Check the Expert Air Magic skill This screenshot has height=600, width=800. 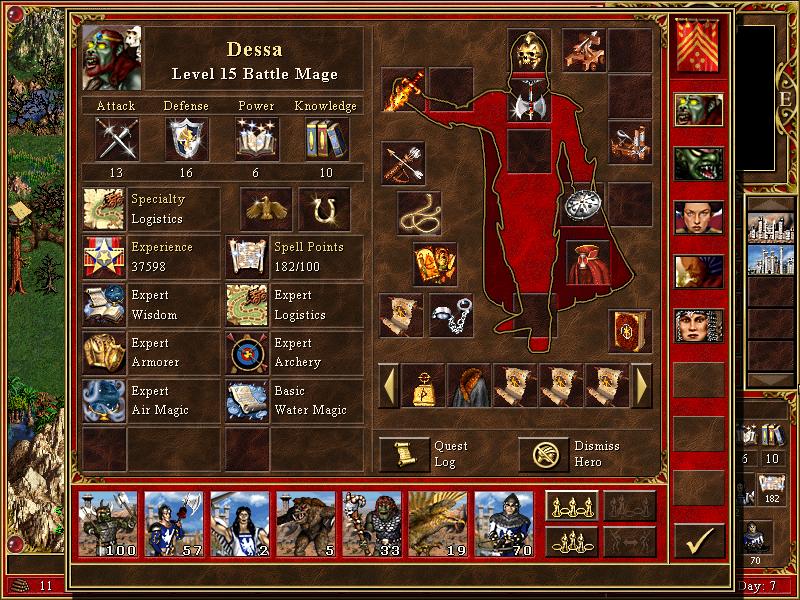[x=104, y=400]
